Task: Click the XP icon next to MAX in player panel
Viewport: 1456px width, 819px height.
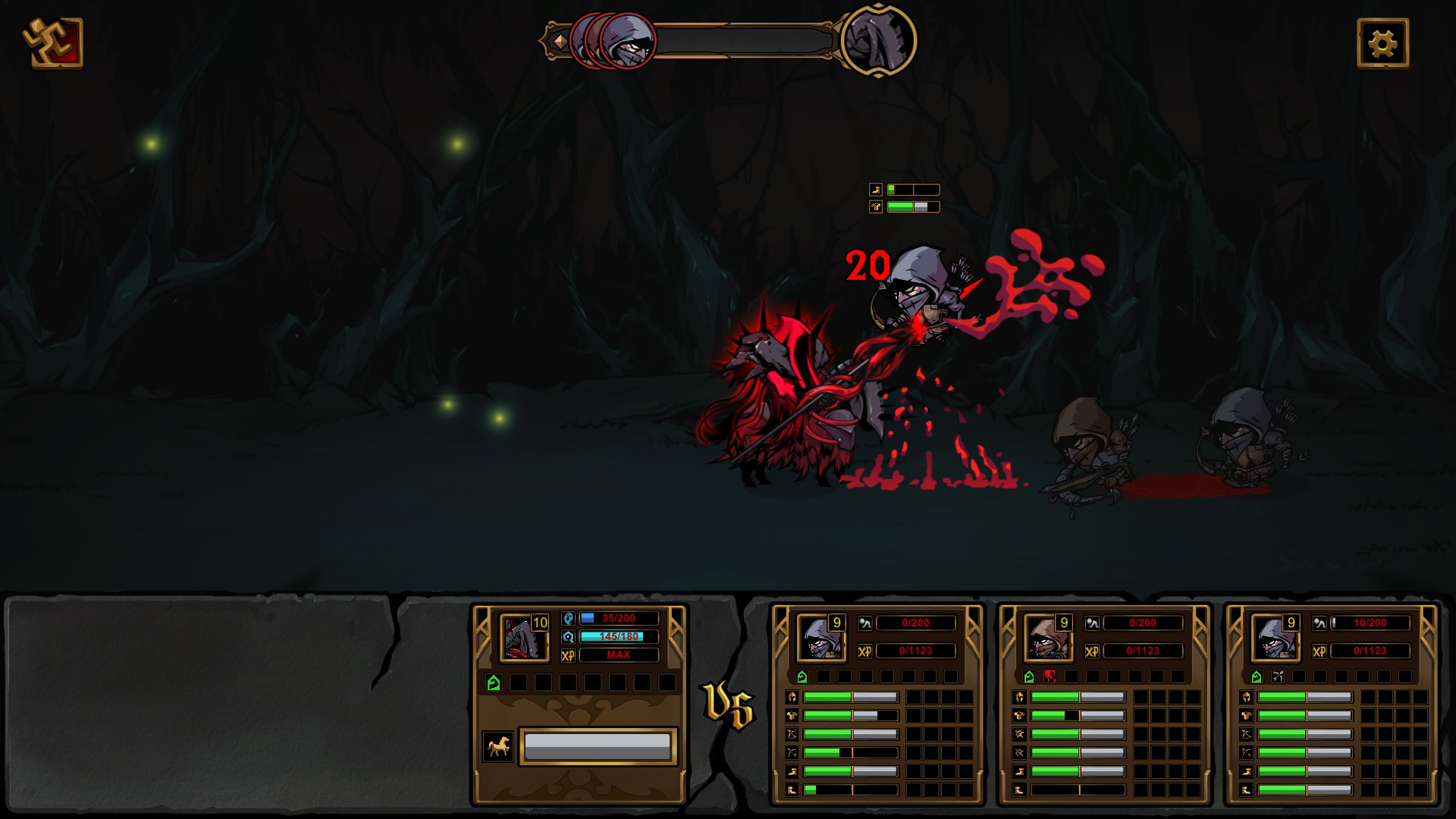Action: click(x=569, y=655)
